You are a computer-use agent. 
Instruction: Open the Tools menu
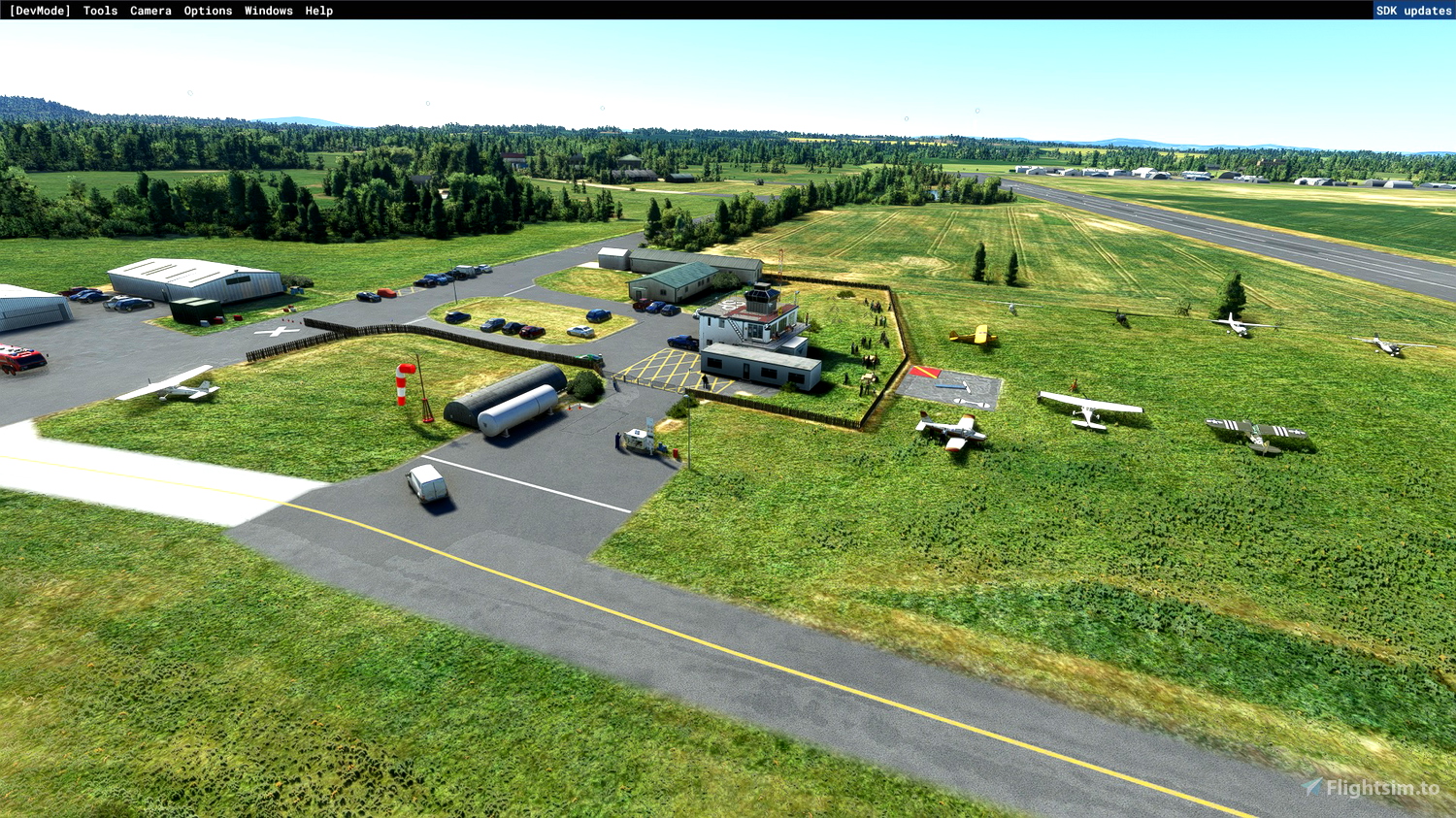(x=99, y=11)
